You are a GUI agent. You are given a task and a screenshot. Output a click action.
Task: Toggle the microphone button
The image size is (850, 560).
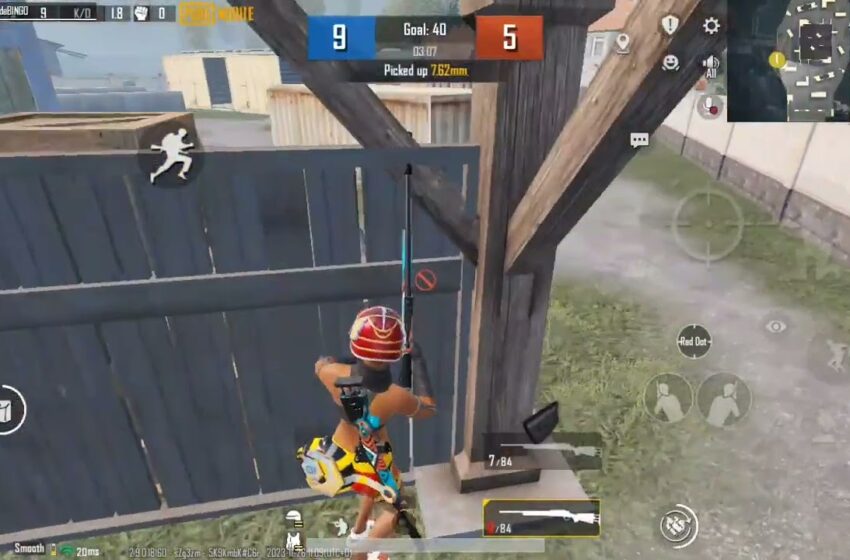click(711, 105)
